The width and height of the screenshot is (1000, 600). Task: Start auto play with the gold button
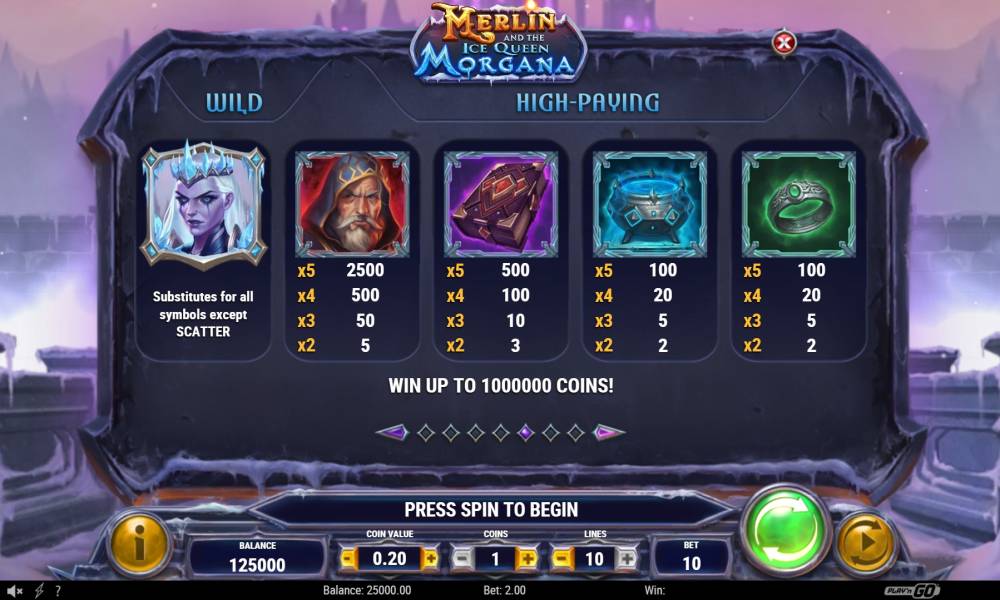(864, 543)
